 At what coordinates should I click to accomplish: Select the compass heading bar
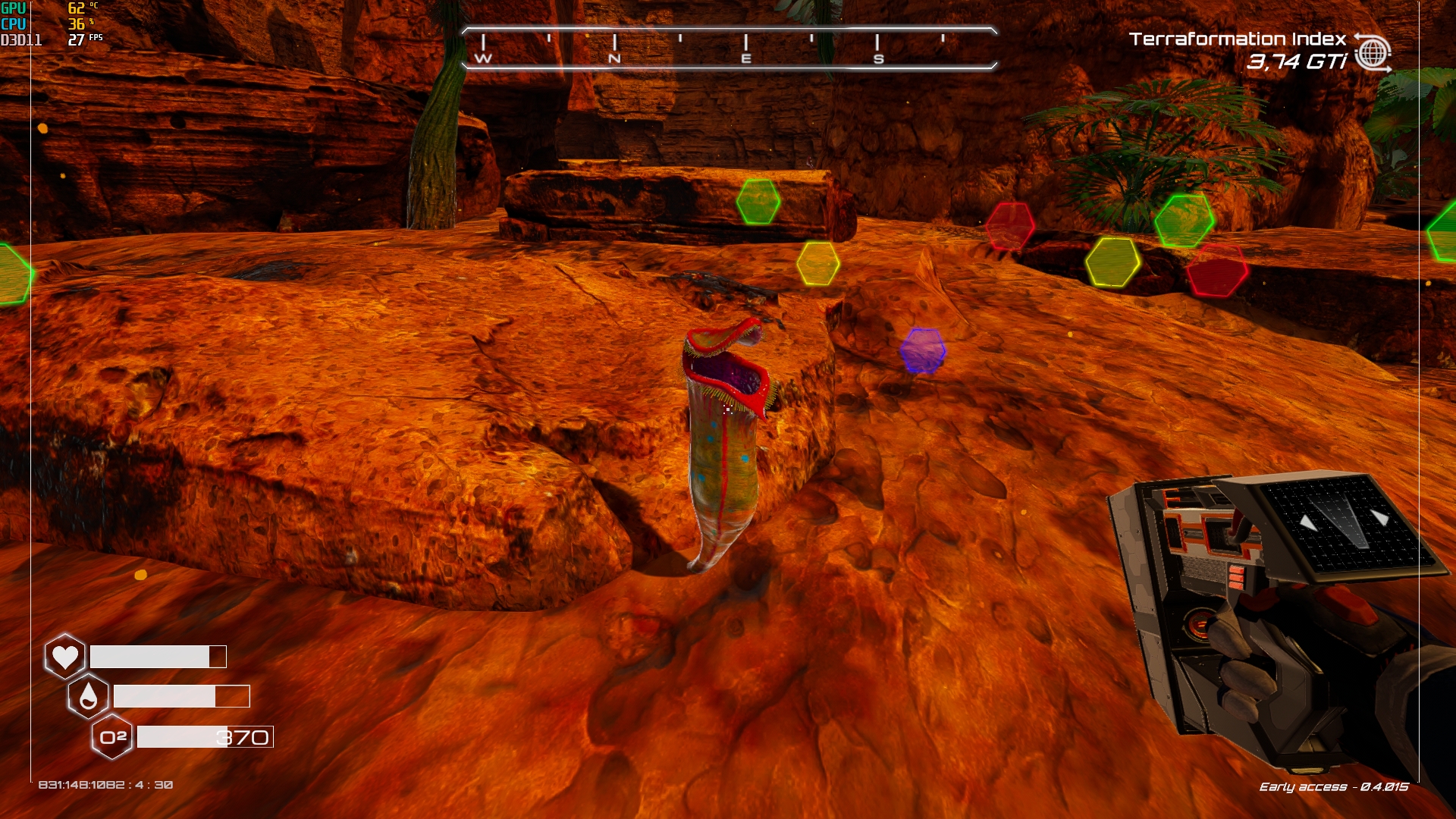tap(729, 49)
